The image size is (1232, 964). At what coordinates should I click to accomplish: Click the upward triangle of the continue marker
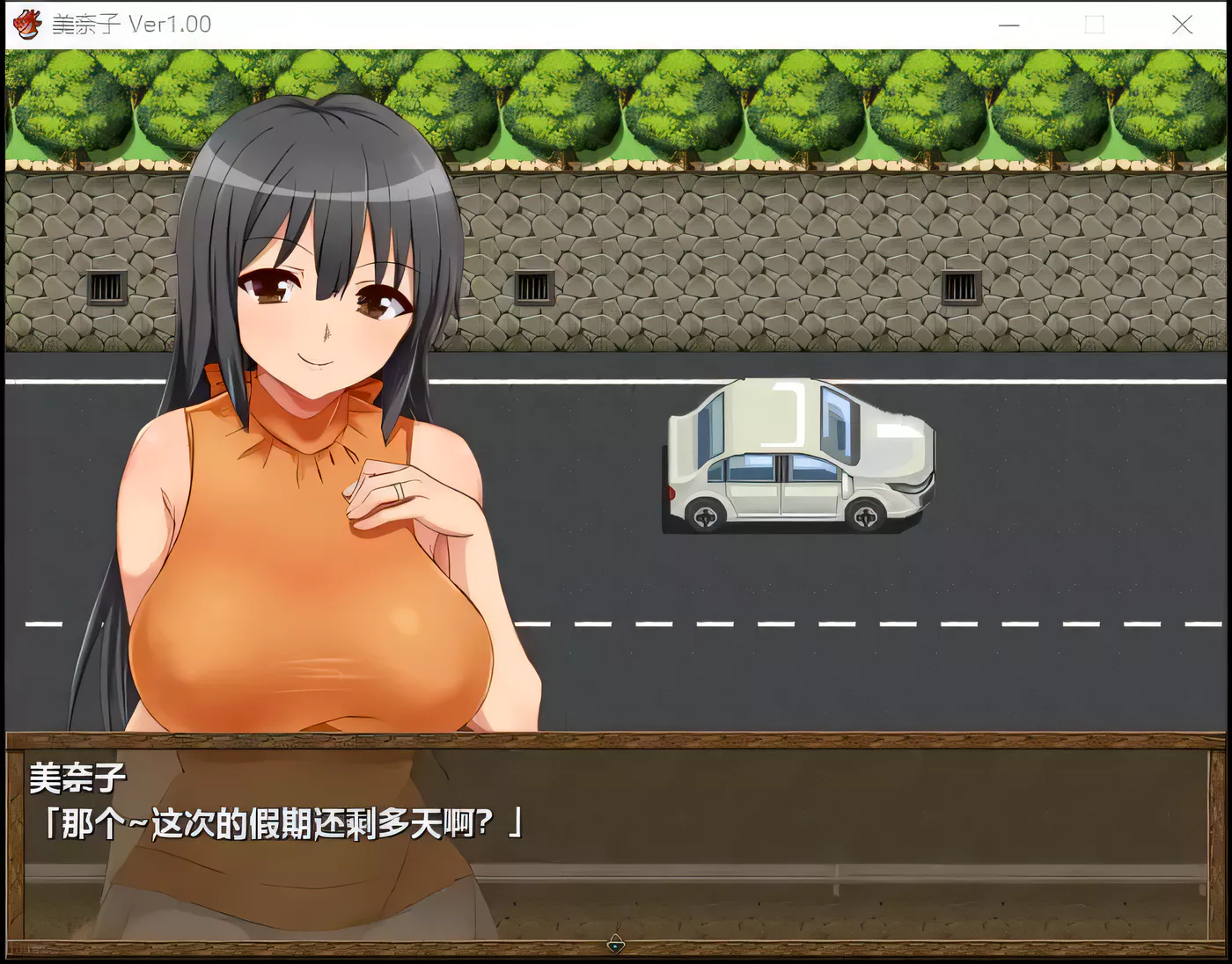[x=616, y=938]
